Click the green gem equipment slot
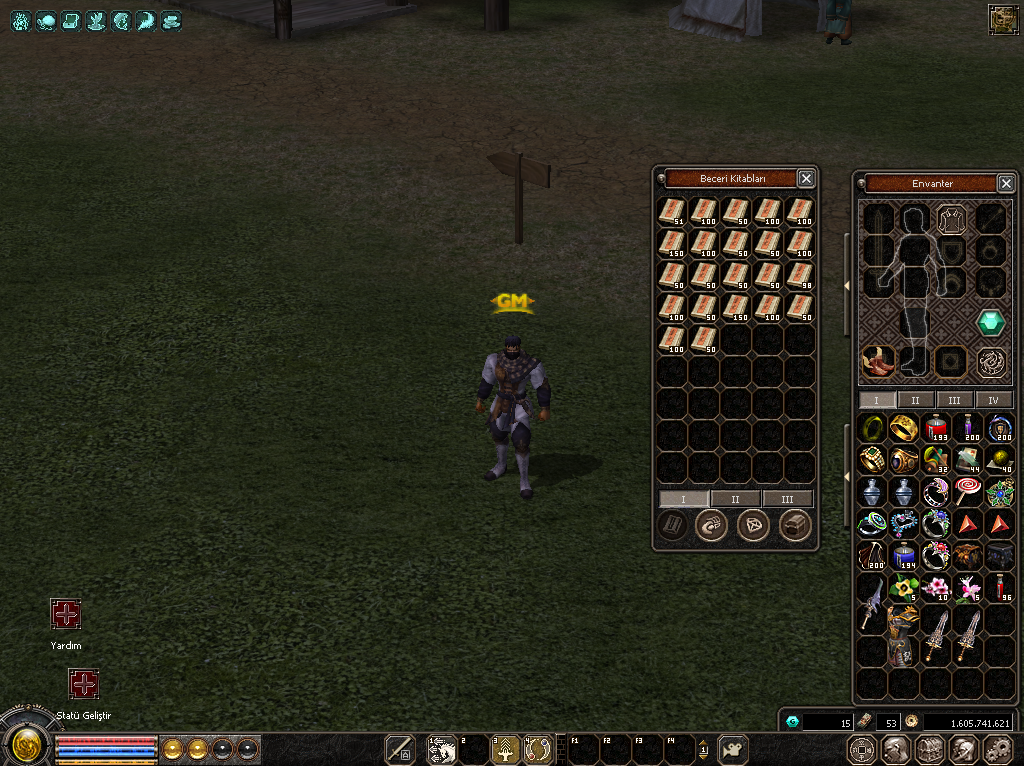Screen dimensions: 1024x766 pyautogui.click(x=991, y=322)
